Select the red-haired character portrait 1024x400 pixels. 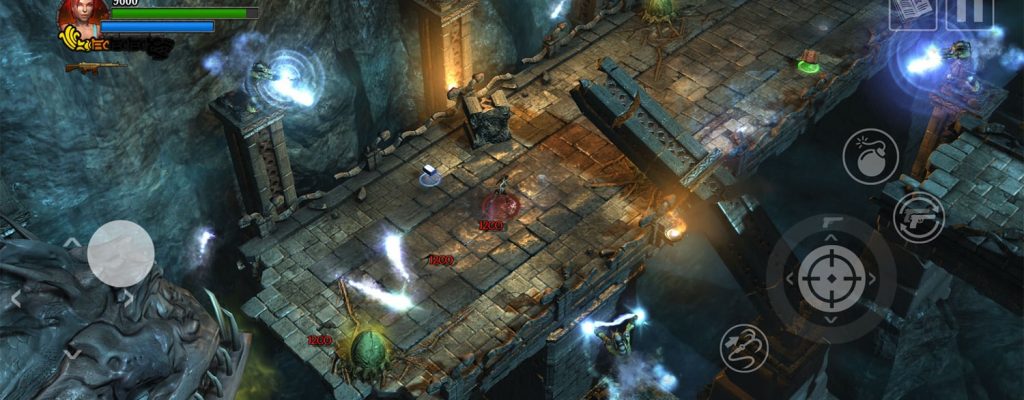82,15
